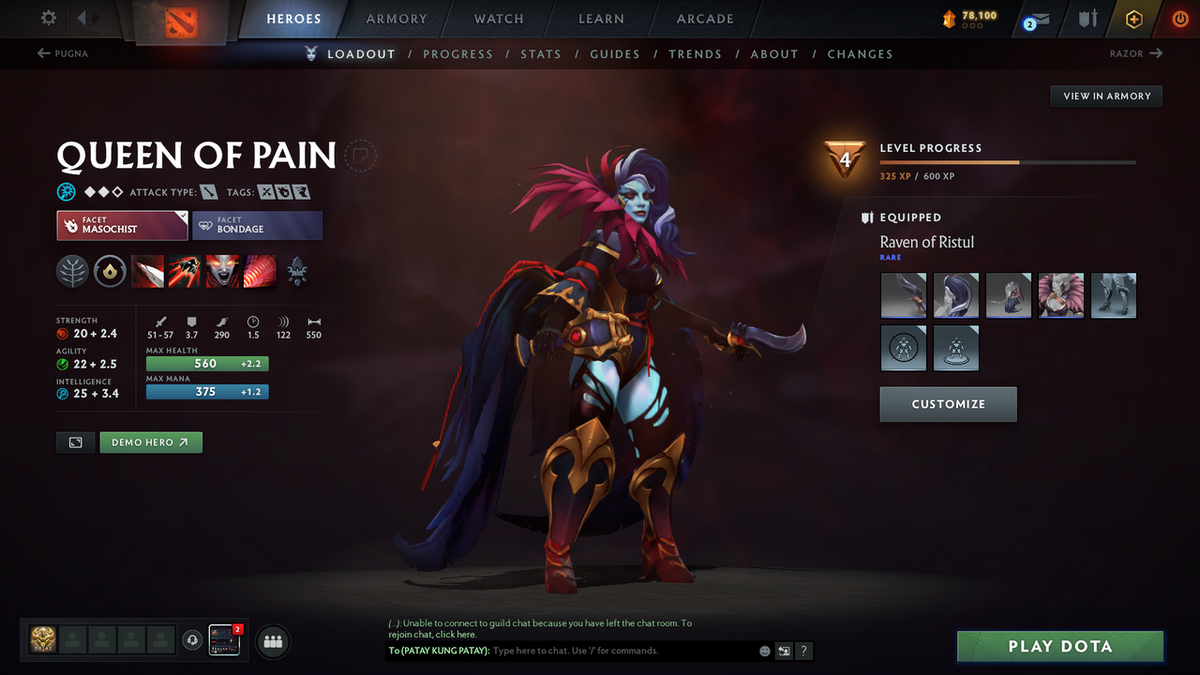Viewport: 1200px width, 675px height.
Task: Select the Masochist facet
Action: click(x=122, y=225)
